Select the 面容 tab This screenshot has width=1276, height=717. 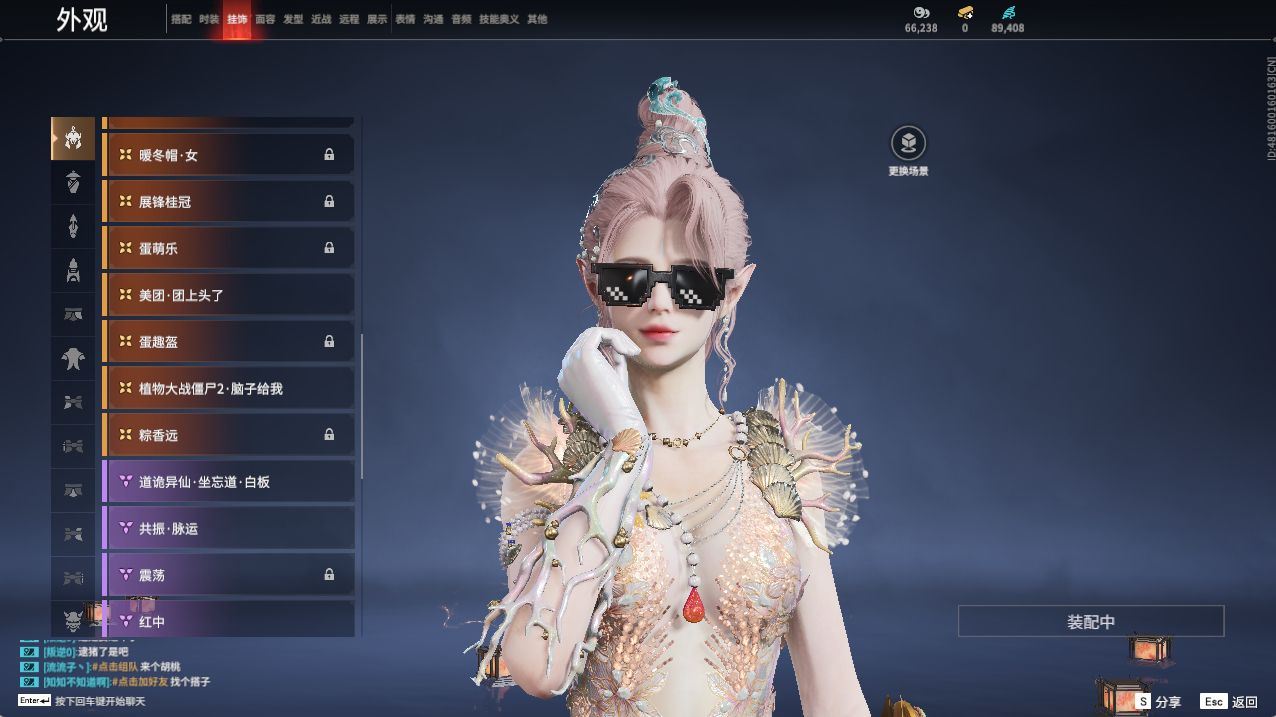(x=265, y=19)
